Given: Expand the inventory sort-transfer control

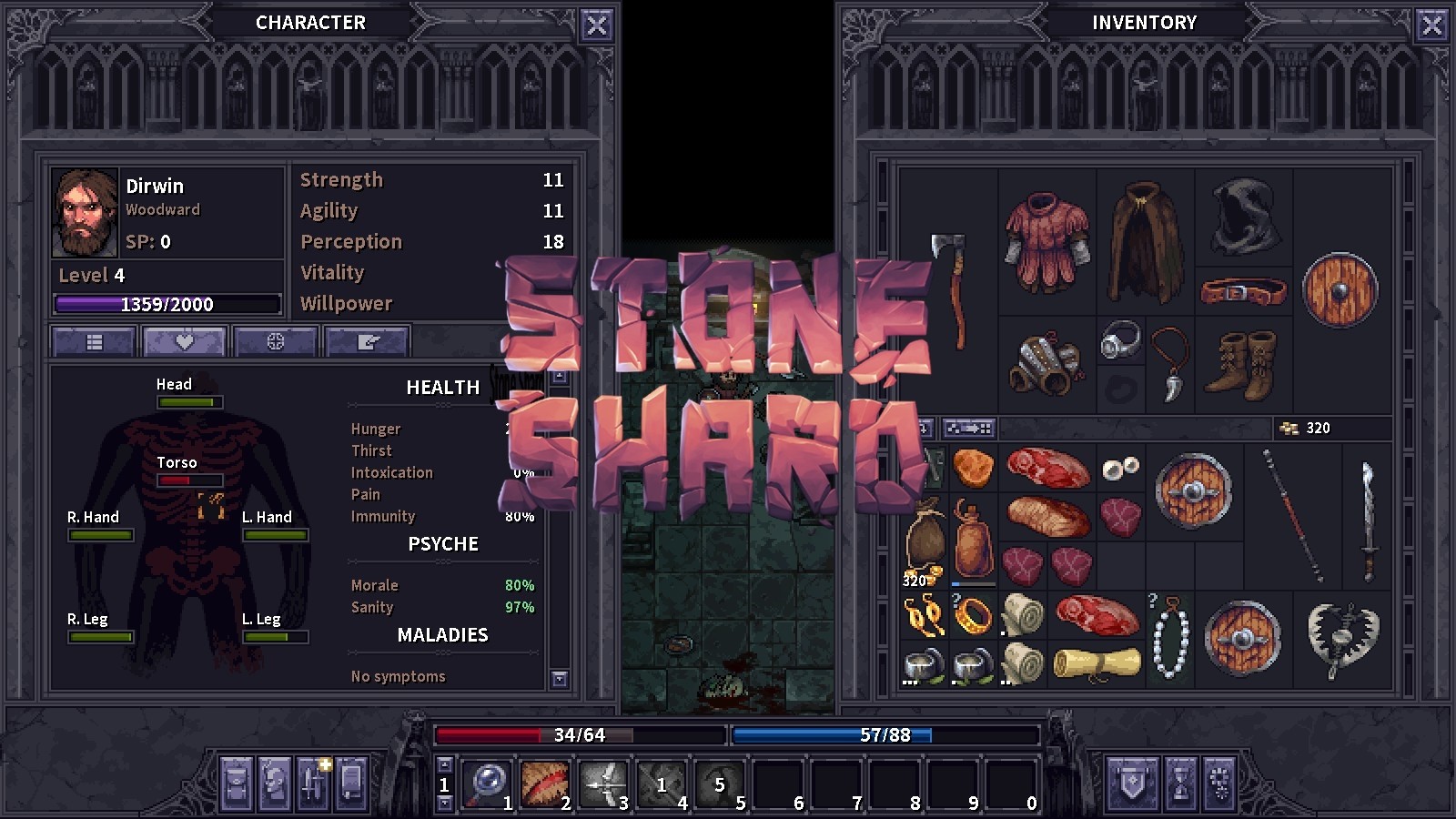Looking at the screenshot, I should click(x=967, y=427).
